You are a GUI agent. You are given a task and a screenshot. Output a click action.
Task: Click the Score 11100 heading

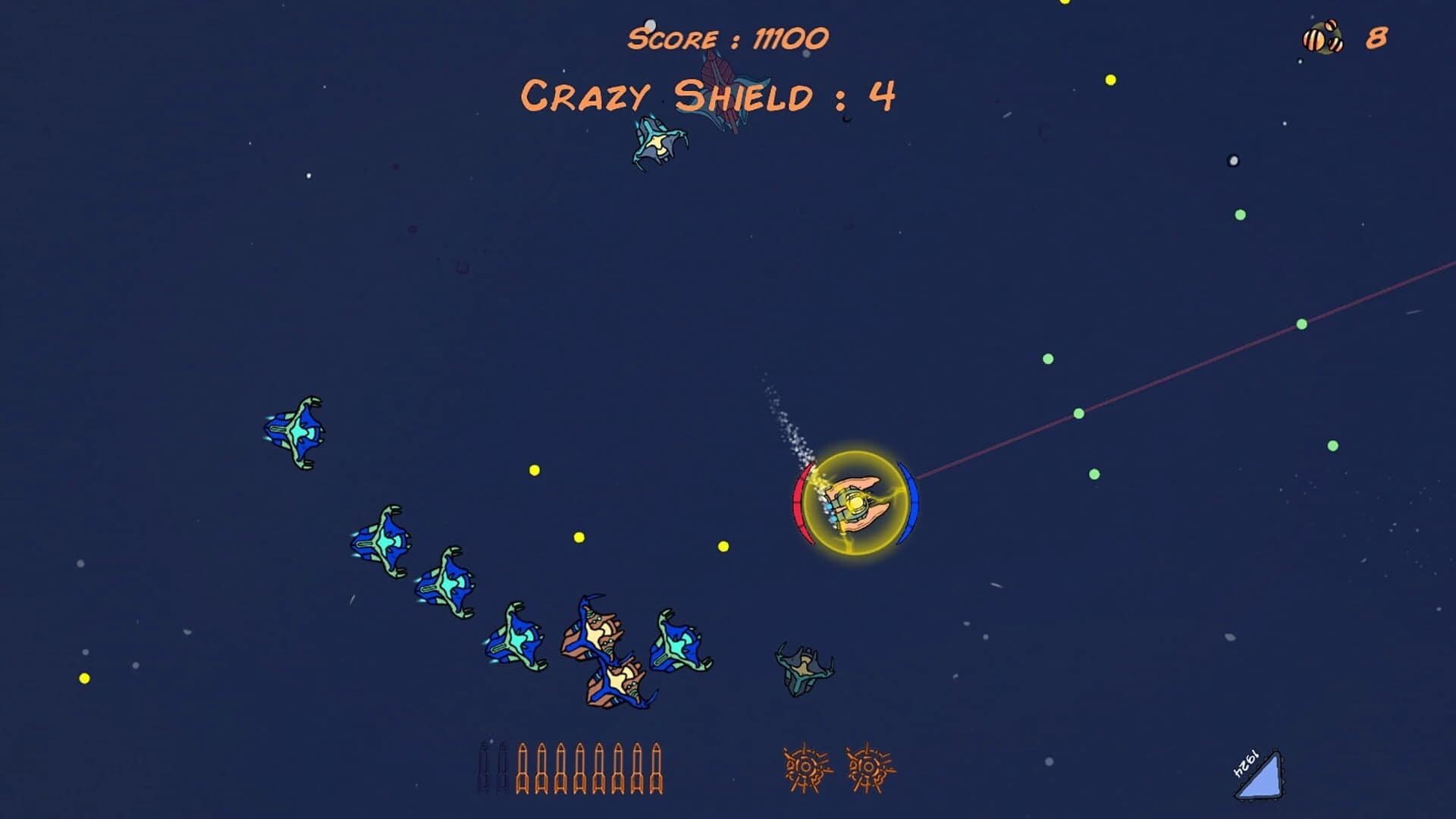(x=728, y=36)
